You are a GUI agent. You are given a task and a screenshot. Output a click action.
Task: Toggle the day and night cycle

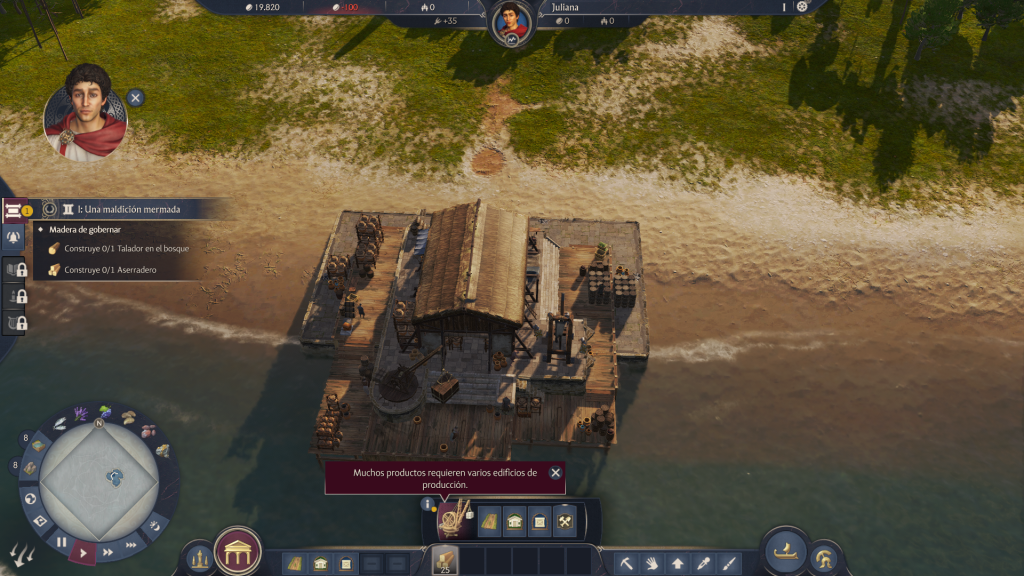click(155, 525)
